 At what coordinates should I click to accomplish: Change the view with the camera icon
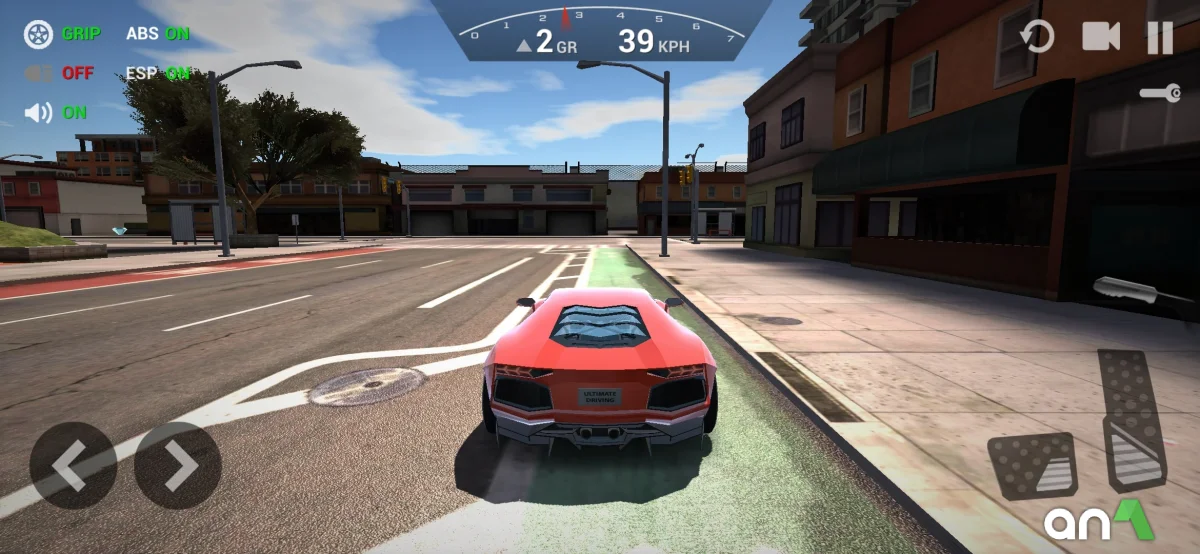(x=1101, y=37)
